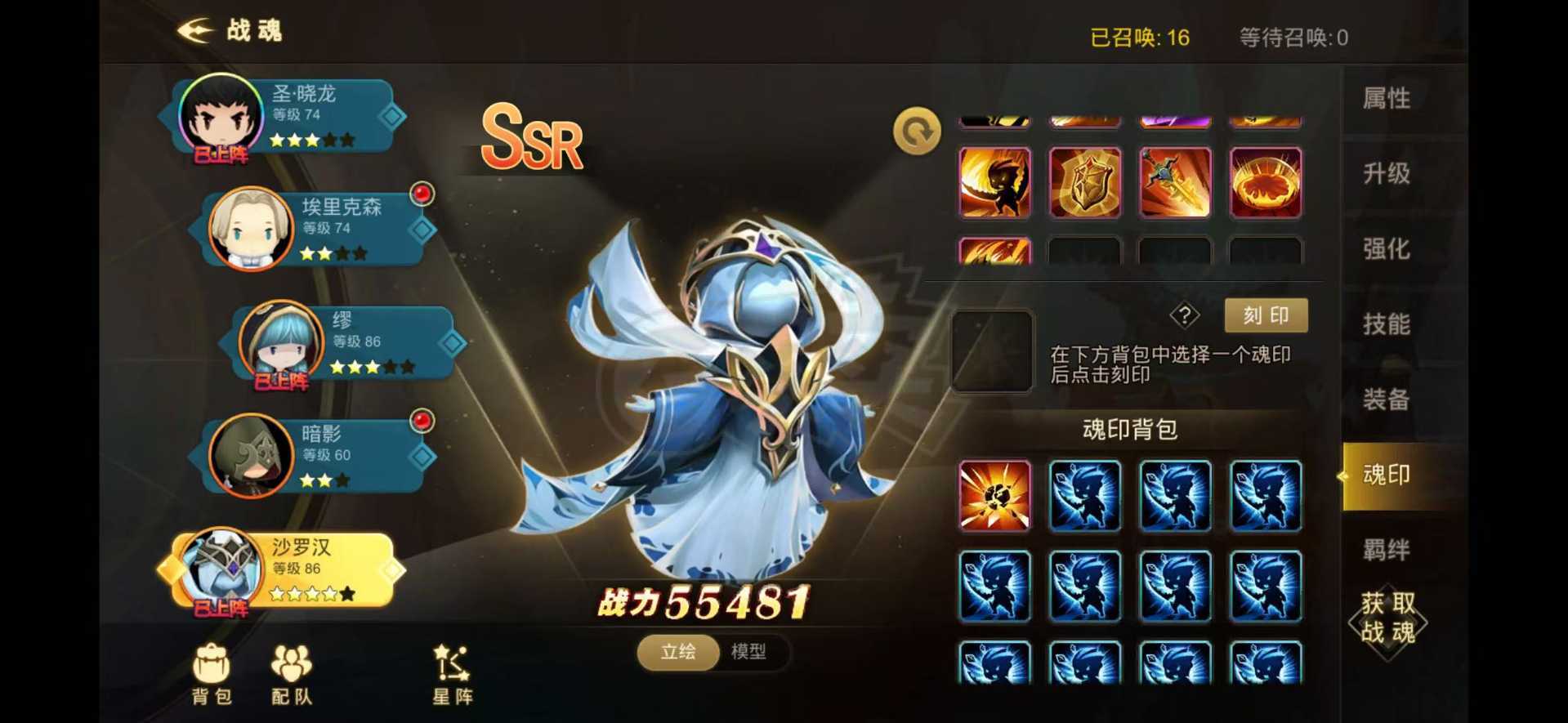This screenshot has width=1568, height=723.
Task: Expand the diamond marker on 缪's card
Action: click(452, 343)
